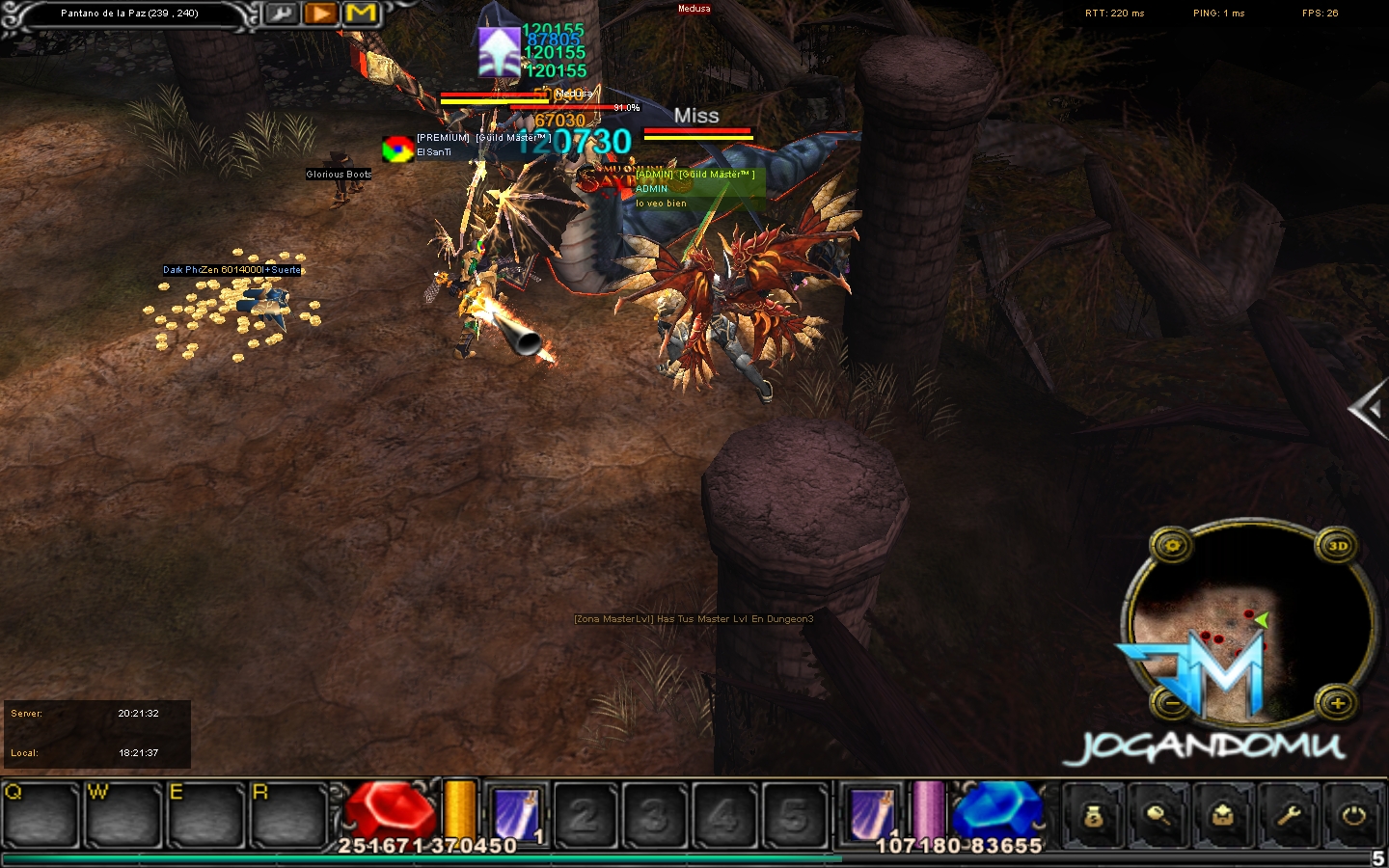The height and width of the screenshot is (868, 1389).
Task: Zoom out the minimap with minus button
Action: coord(1172,703)
